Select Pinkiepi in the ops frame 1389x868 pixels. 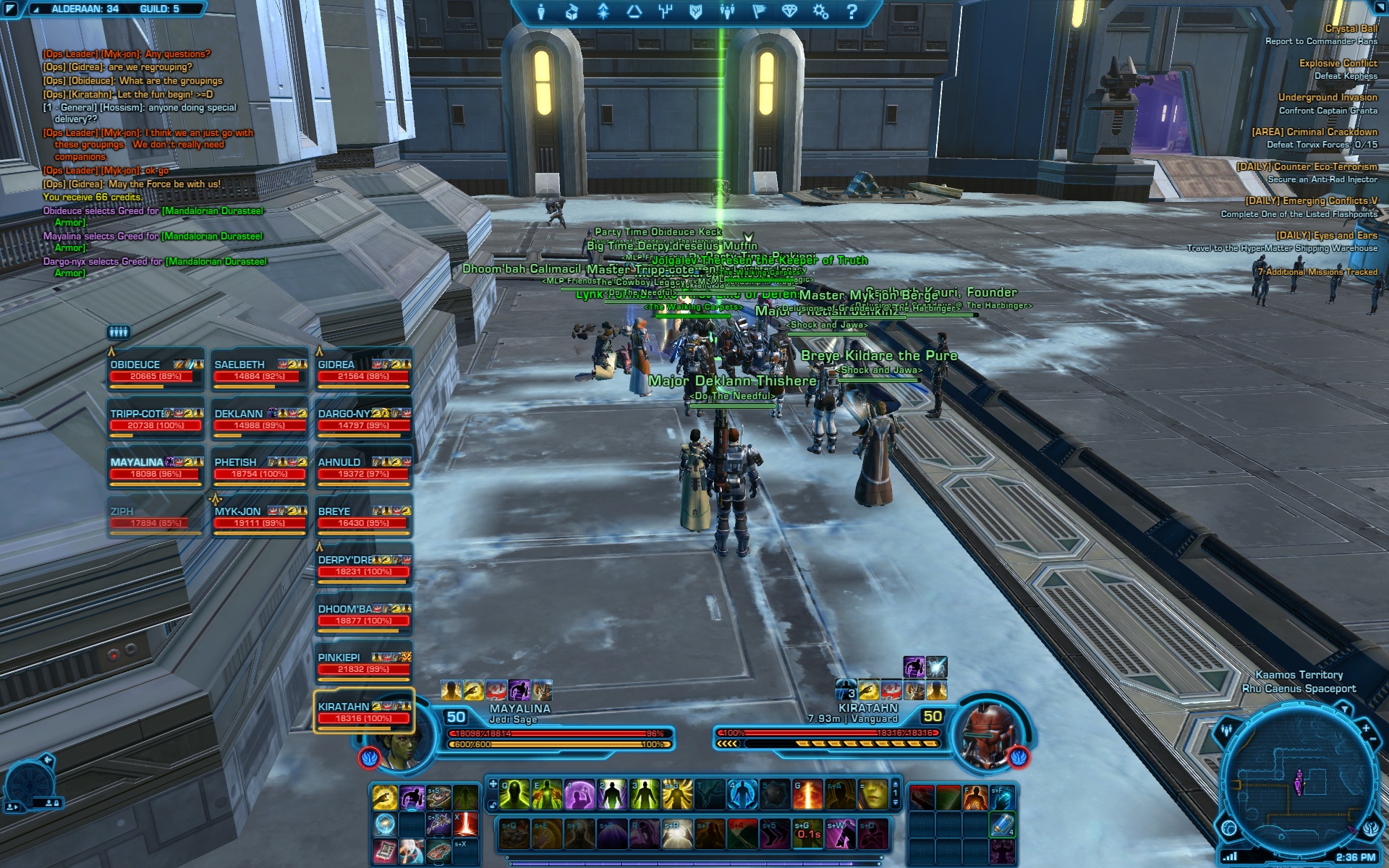[x=363, y=663]
